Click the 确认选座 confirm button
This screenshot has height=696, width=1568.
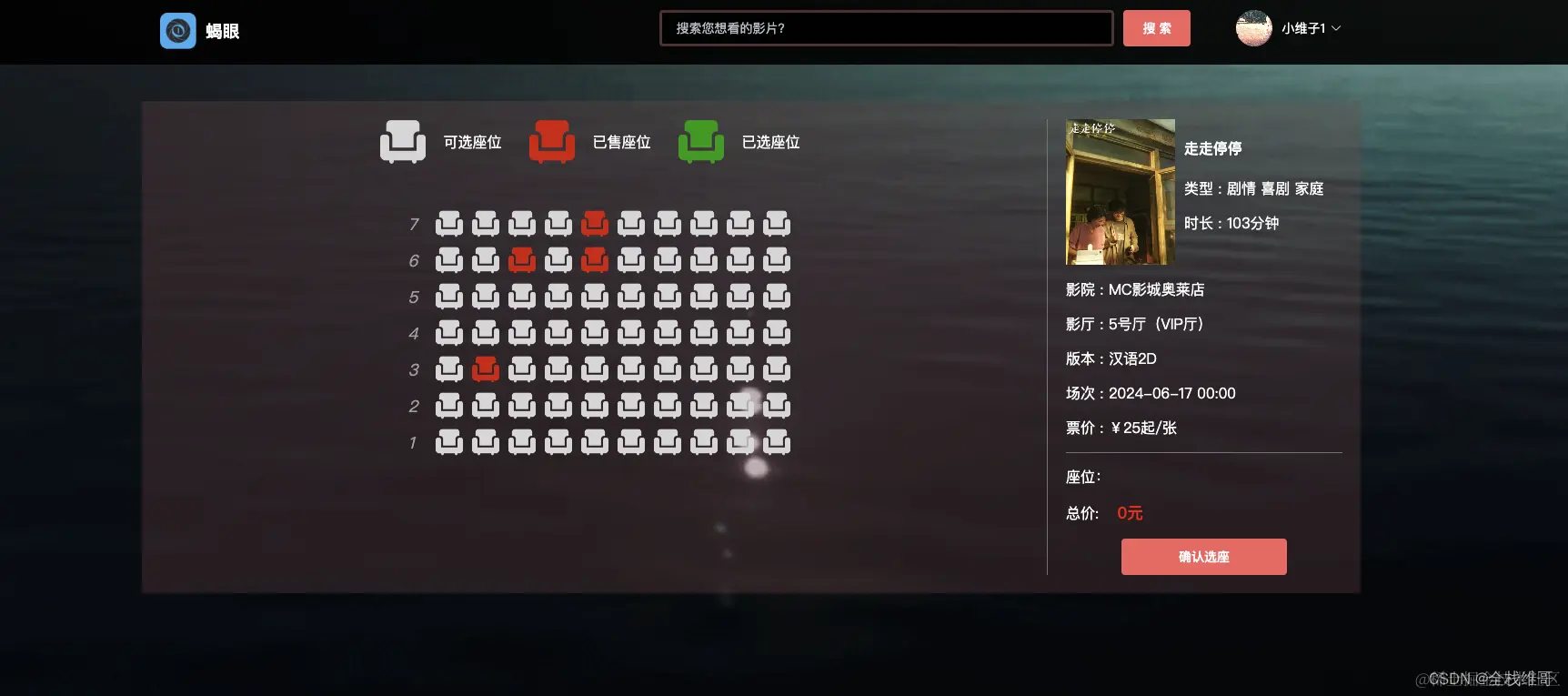1203,556
